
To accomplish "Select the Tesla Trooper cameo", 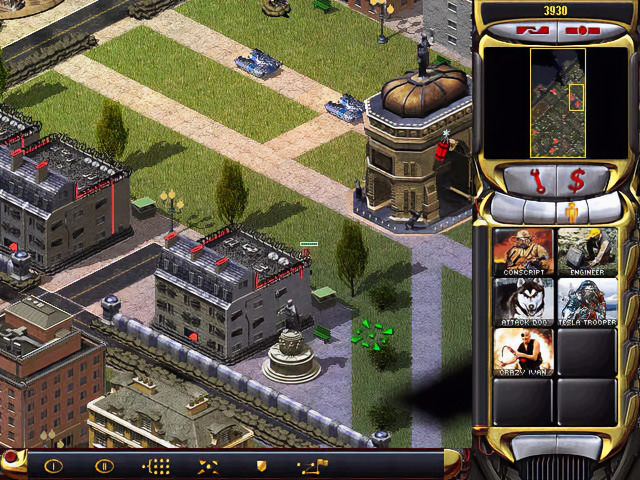I will click(587, 300).
